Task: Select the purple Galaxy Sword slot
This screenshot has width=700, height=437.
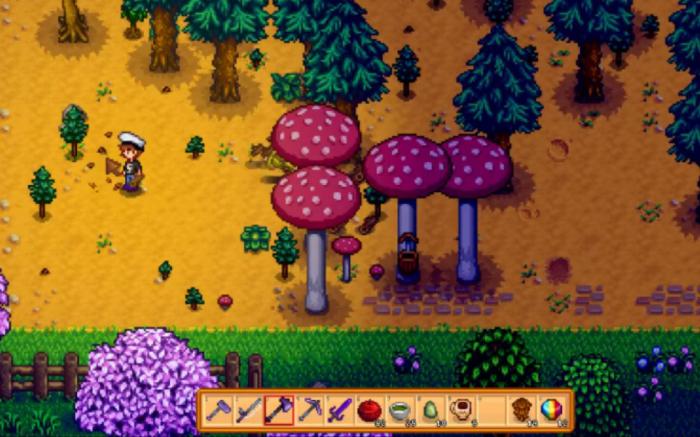Action: pos(339,410)
